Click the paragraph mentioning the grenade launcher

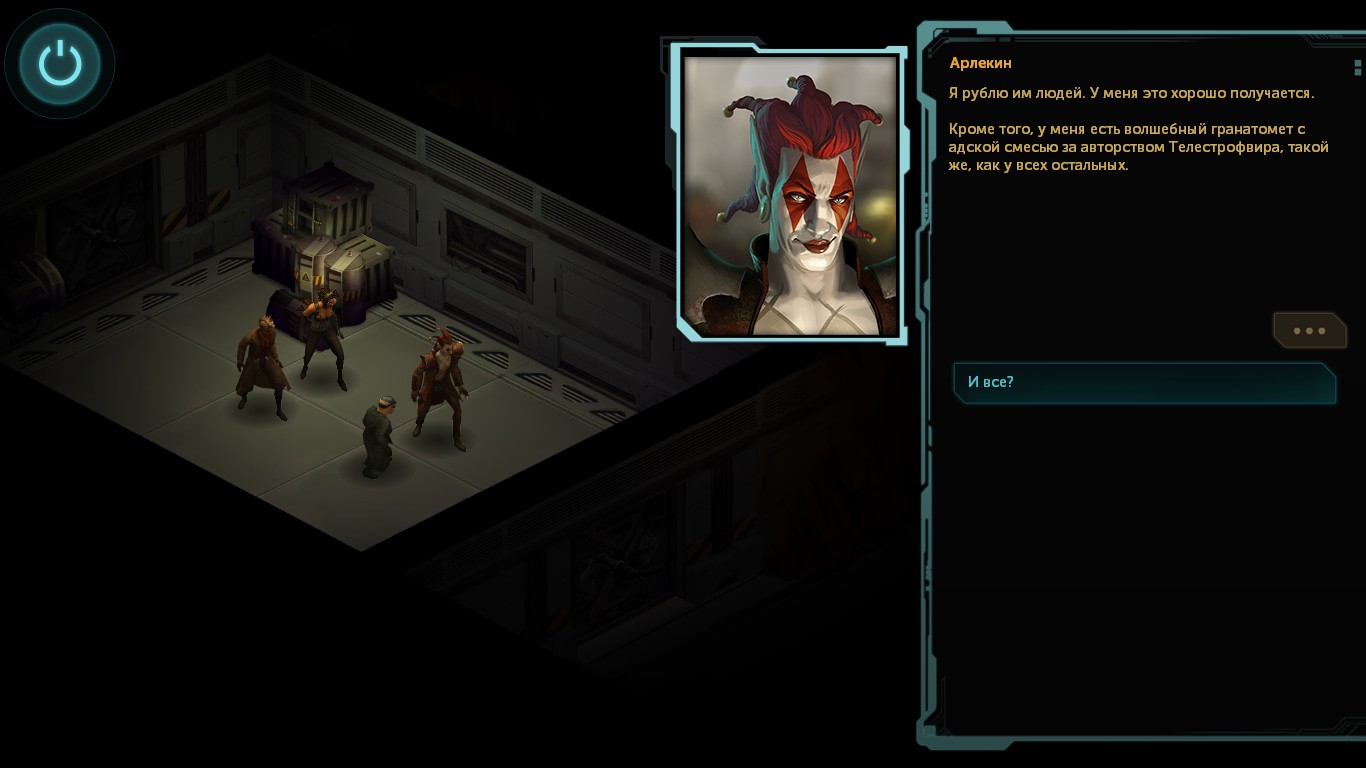pos(1138,147)
